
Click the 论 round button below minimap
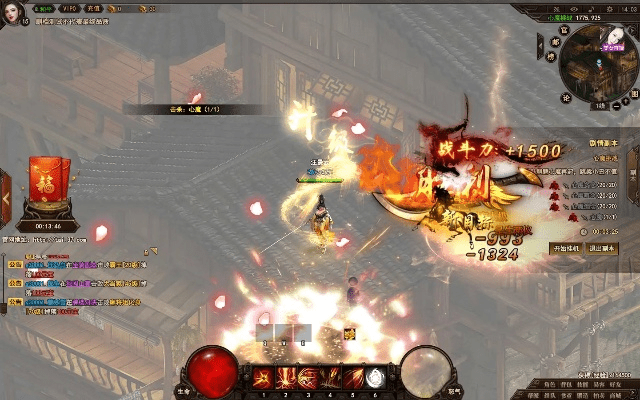click(x=565, y=98)
